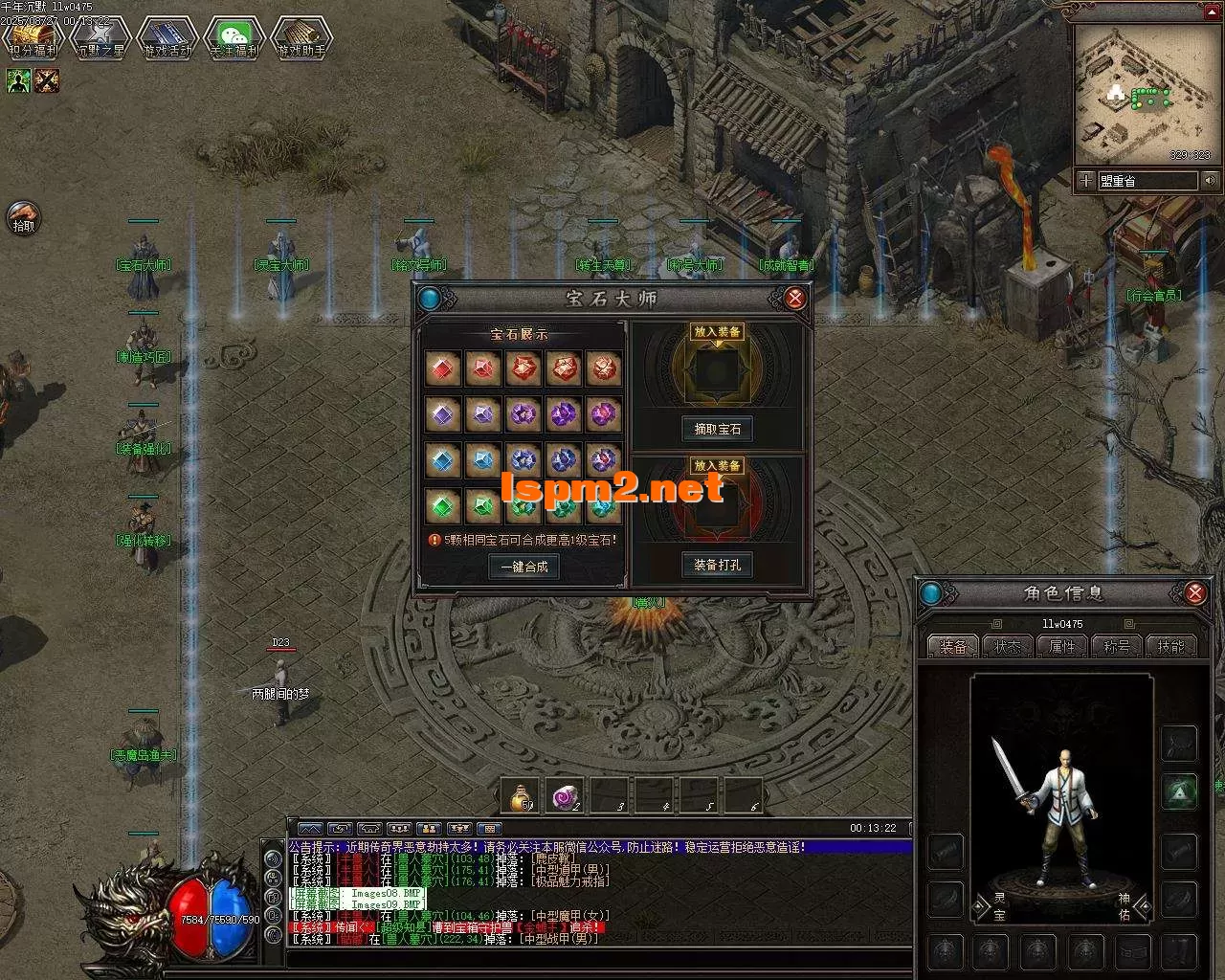Select the 技能 skills tab

[1171, 647]
